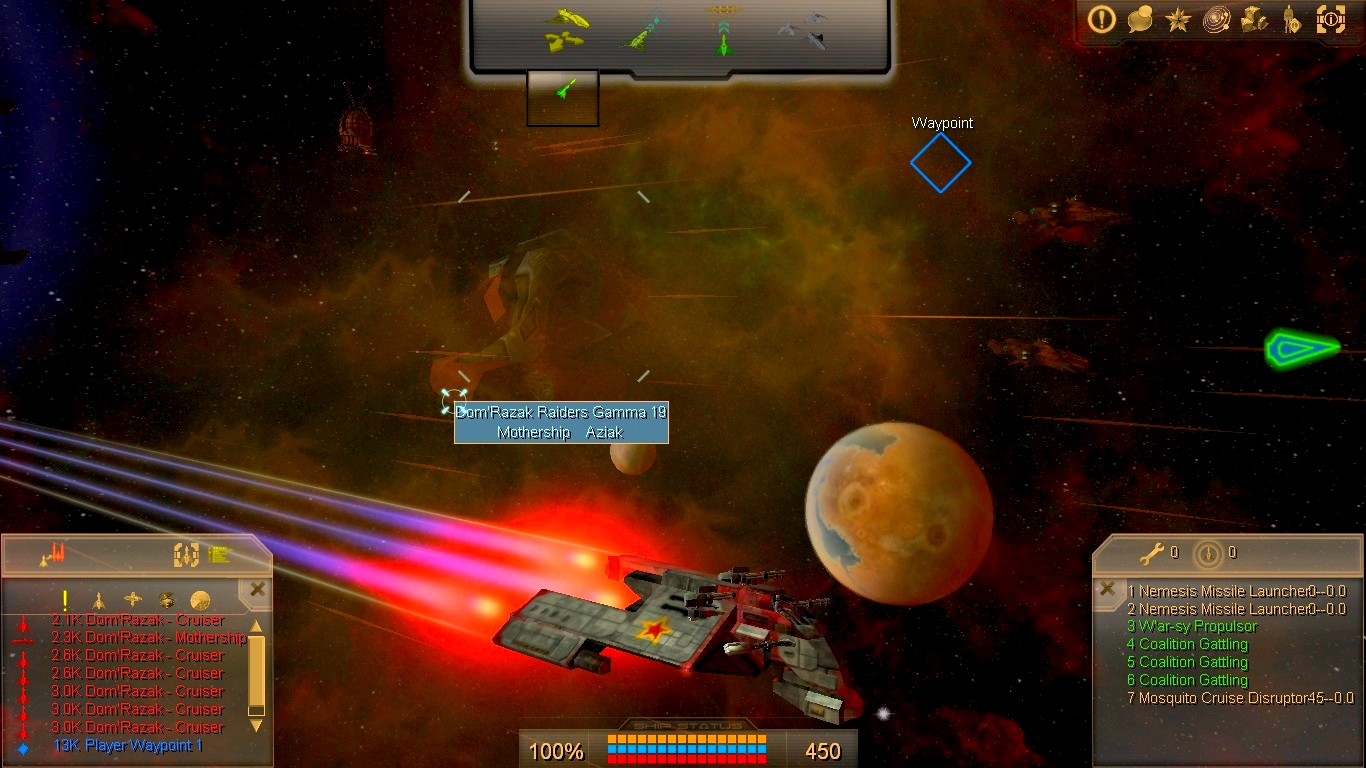Viewport: 1366px width, 768px height.
Task: Select Player Waypoint 1 in contact list
Action: (x=128, y=746)
